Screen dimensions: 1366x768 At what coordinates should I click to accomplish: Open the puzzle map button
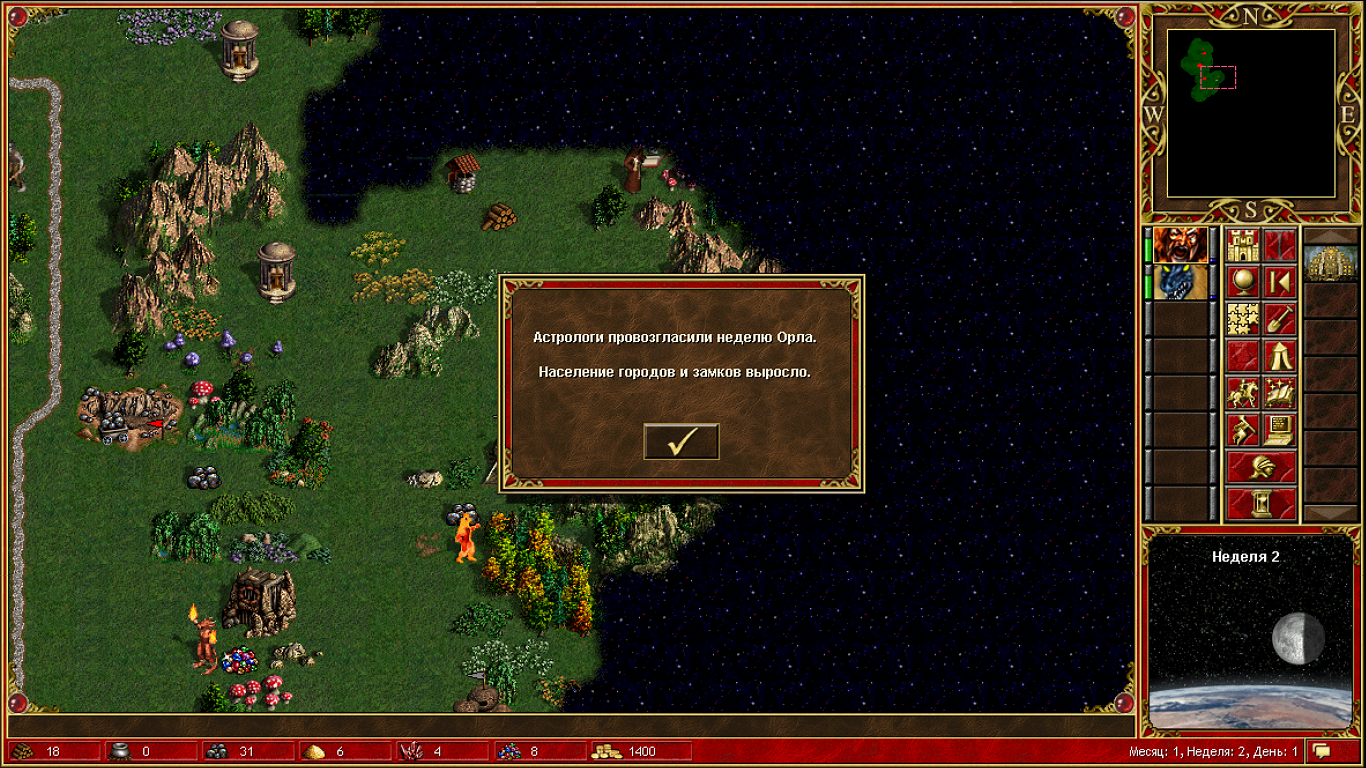pyautogui.click(x=1243, y=319)
